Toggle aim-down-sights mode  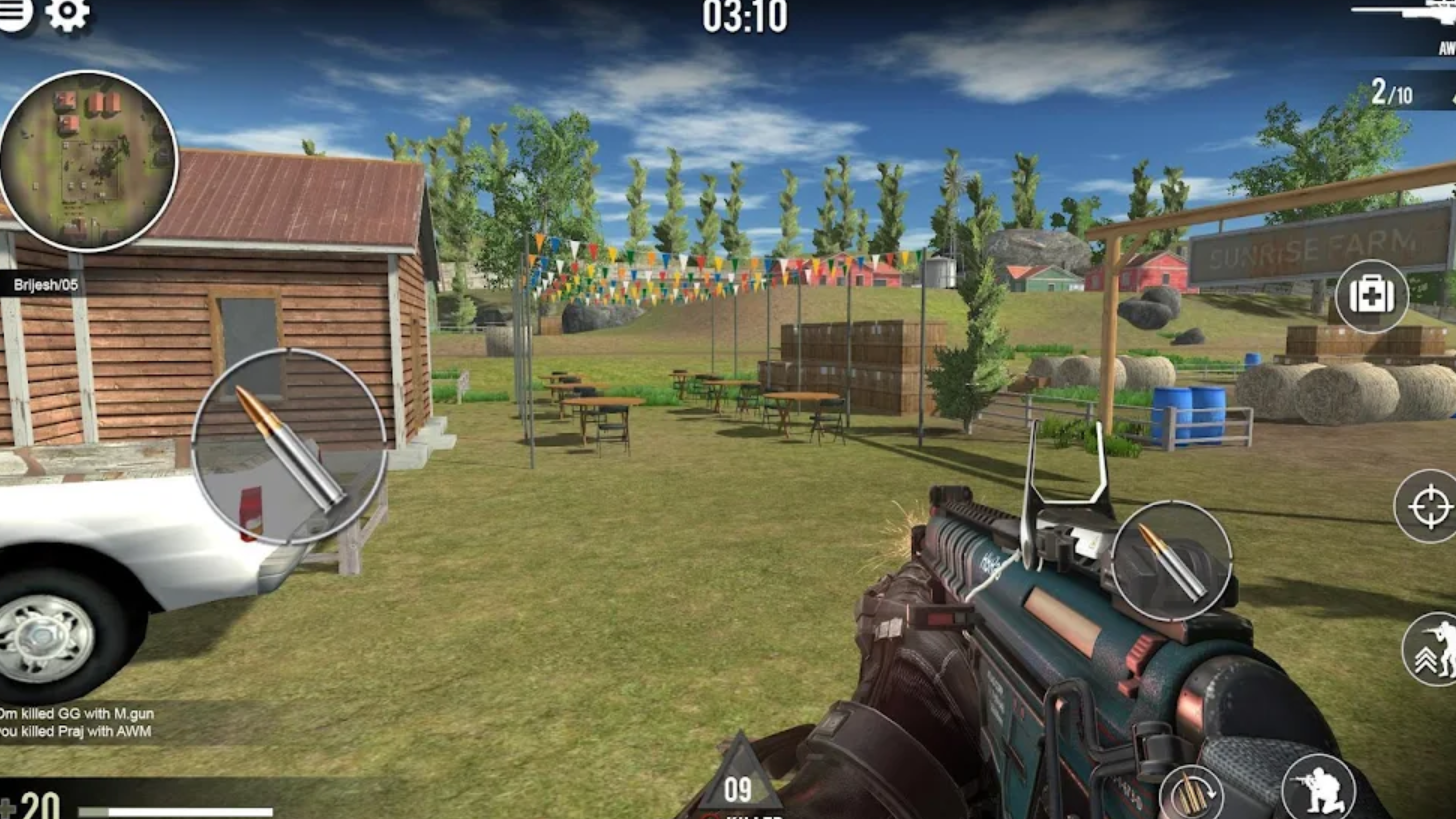coord(1430,506)
